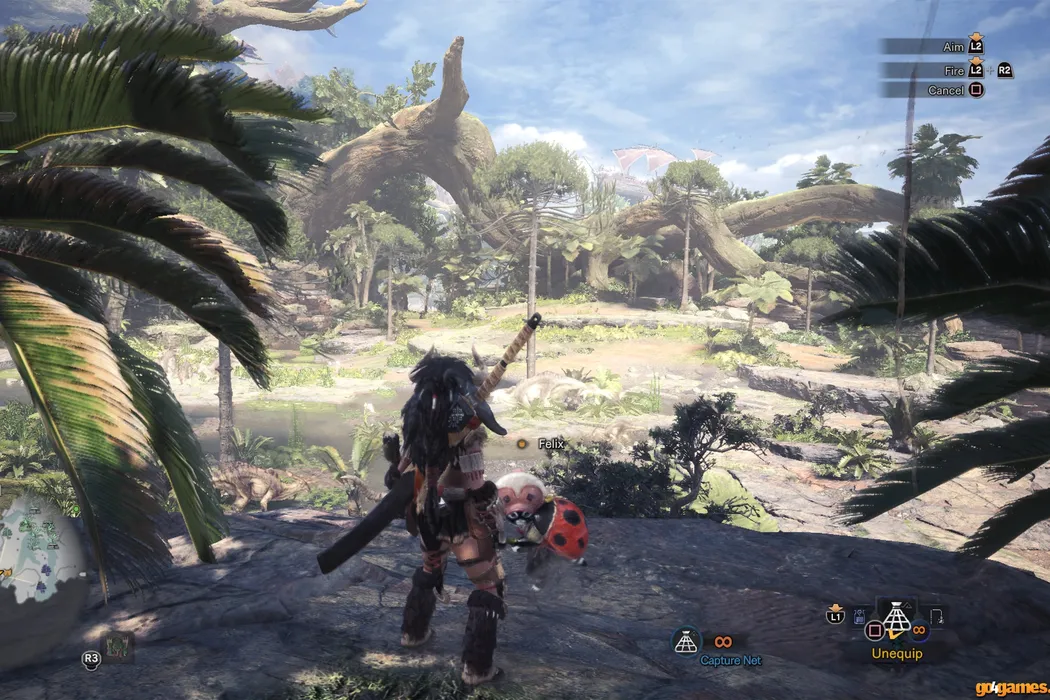Select the item right of the selected net
The height and width of the screenshot is (700, 1050).
click(936, 617)
